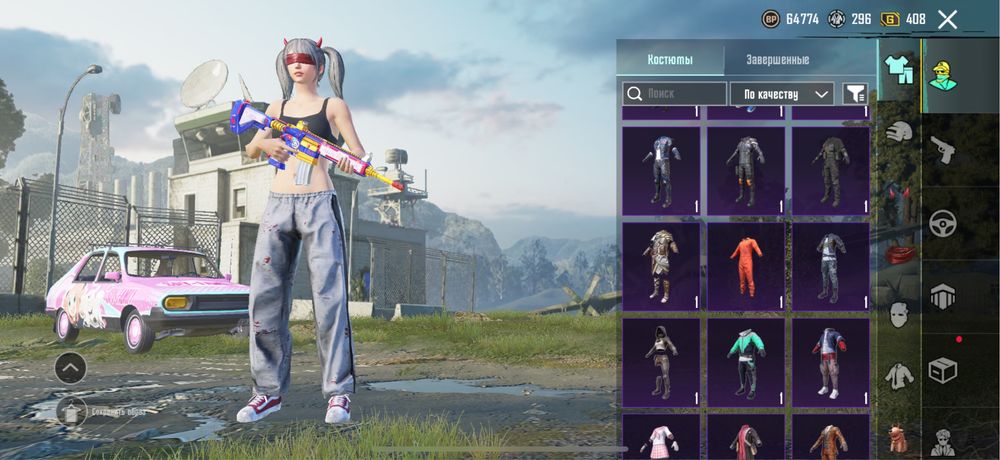Show the helmet category
This screenshot has height=460, width=1000.
tap(899, 131)
